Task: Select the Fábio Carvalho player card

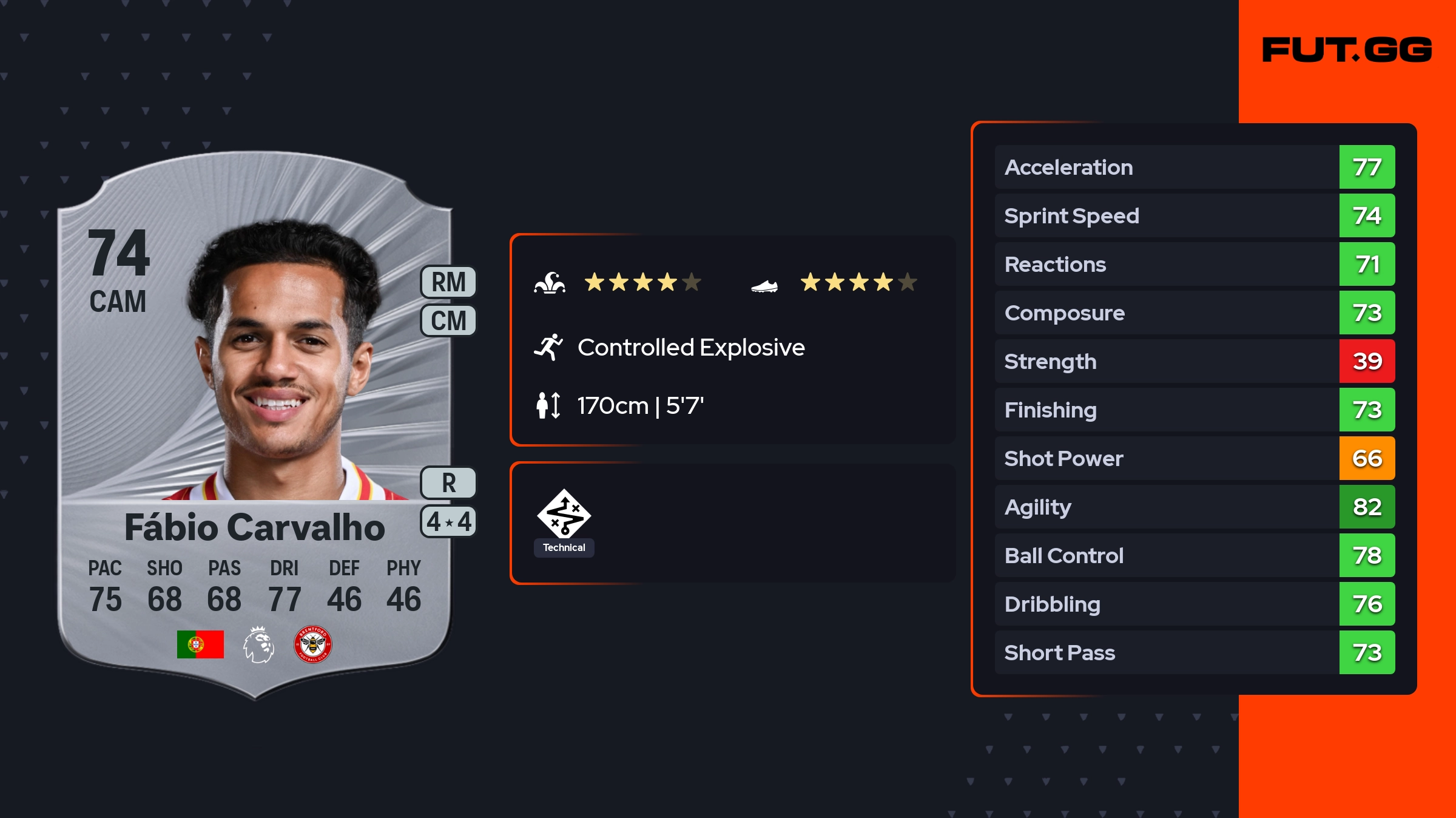Action: click(x=255, y=425)
